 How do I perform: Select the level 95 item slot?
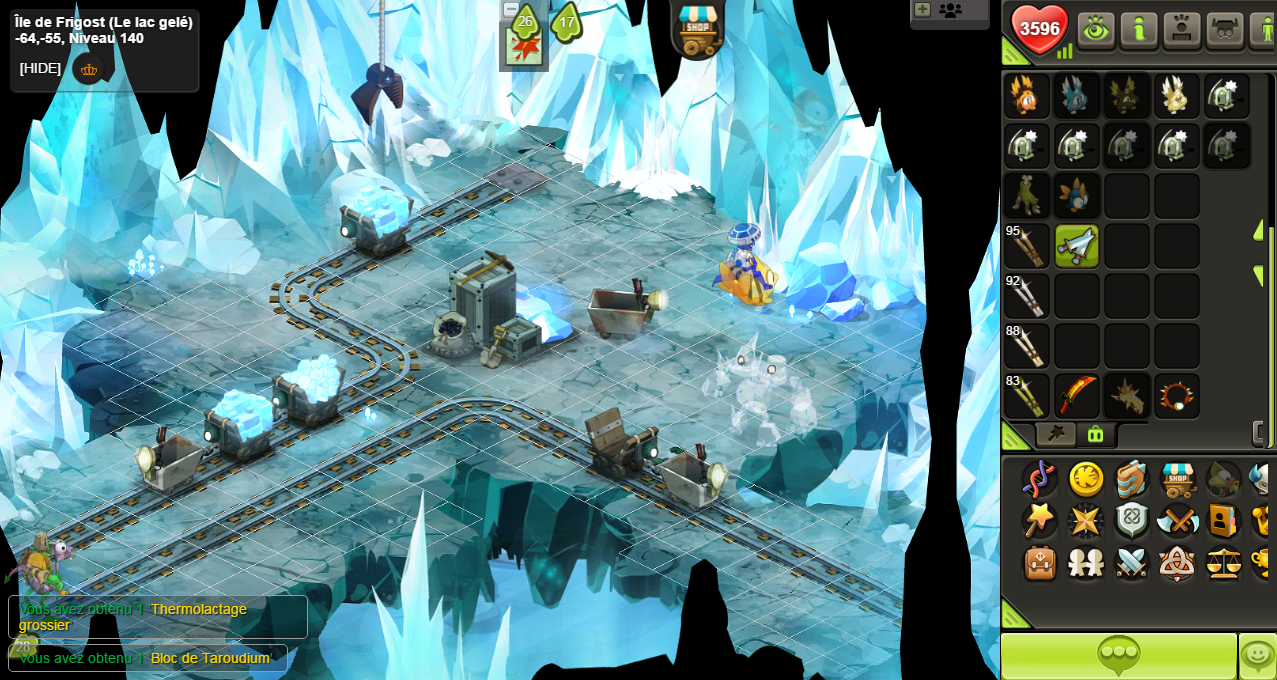[1027, 246]
